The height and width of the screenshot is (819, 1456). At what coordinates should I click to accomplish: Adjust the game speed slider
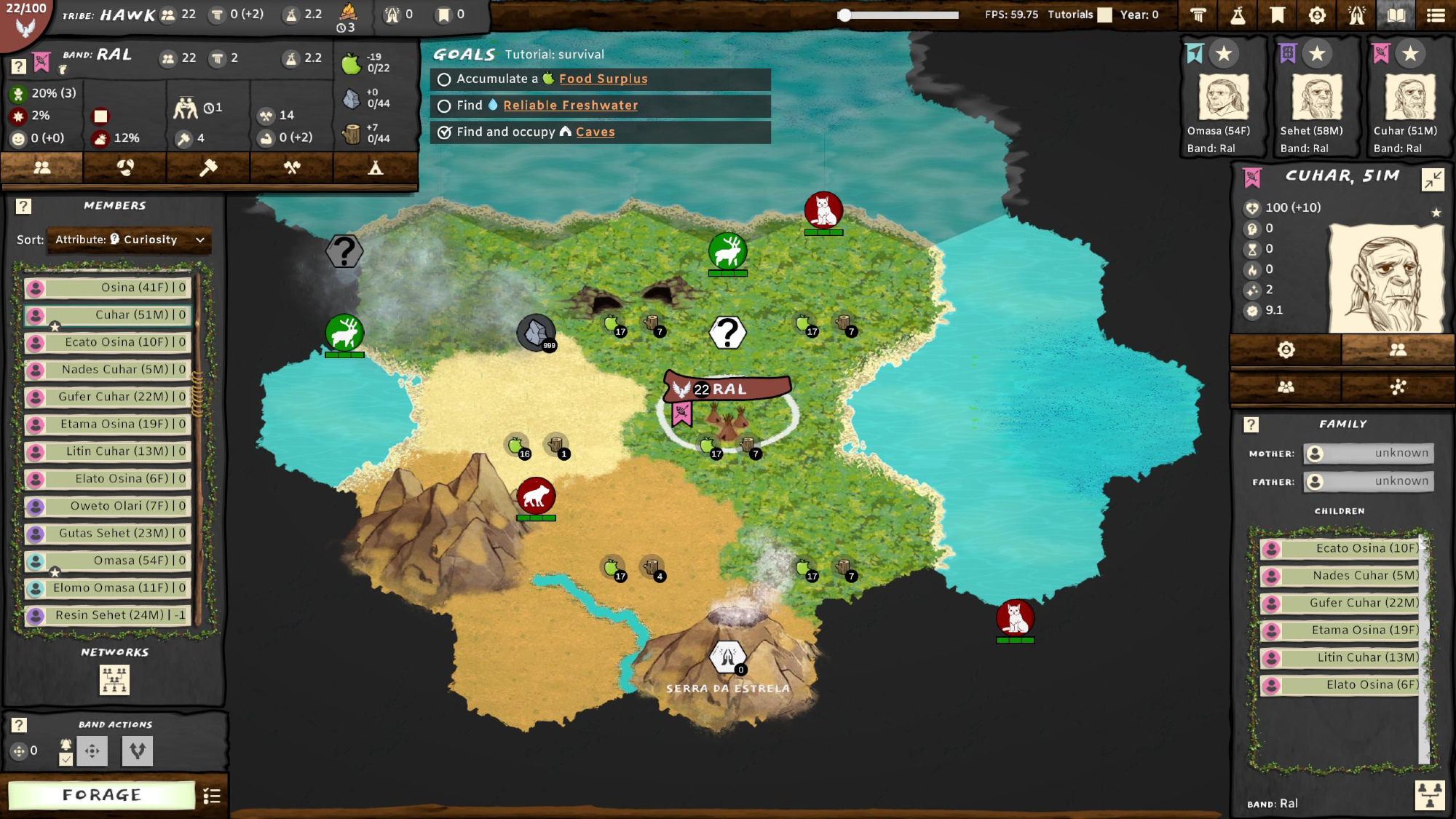pos(844,15)
